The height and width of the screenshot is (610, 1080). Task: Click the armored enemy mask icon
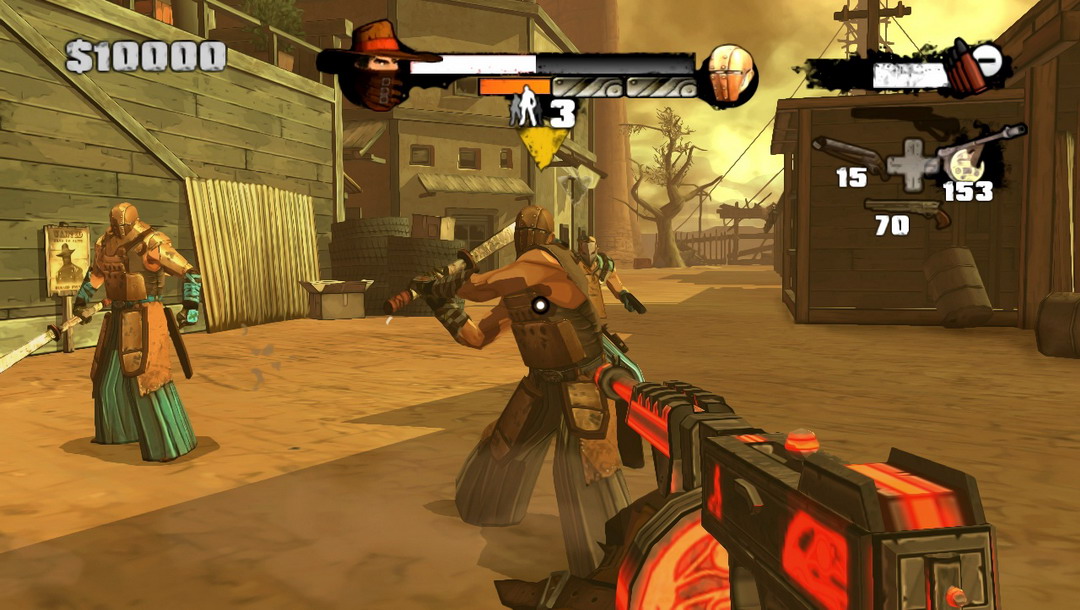pos(729,74)
